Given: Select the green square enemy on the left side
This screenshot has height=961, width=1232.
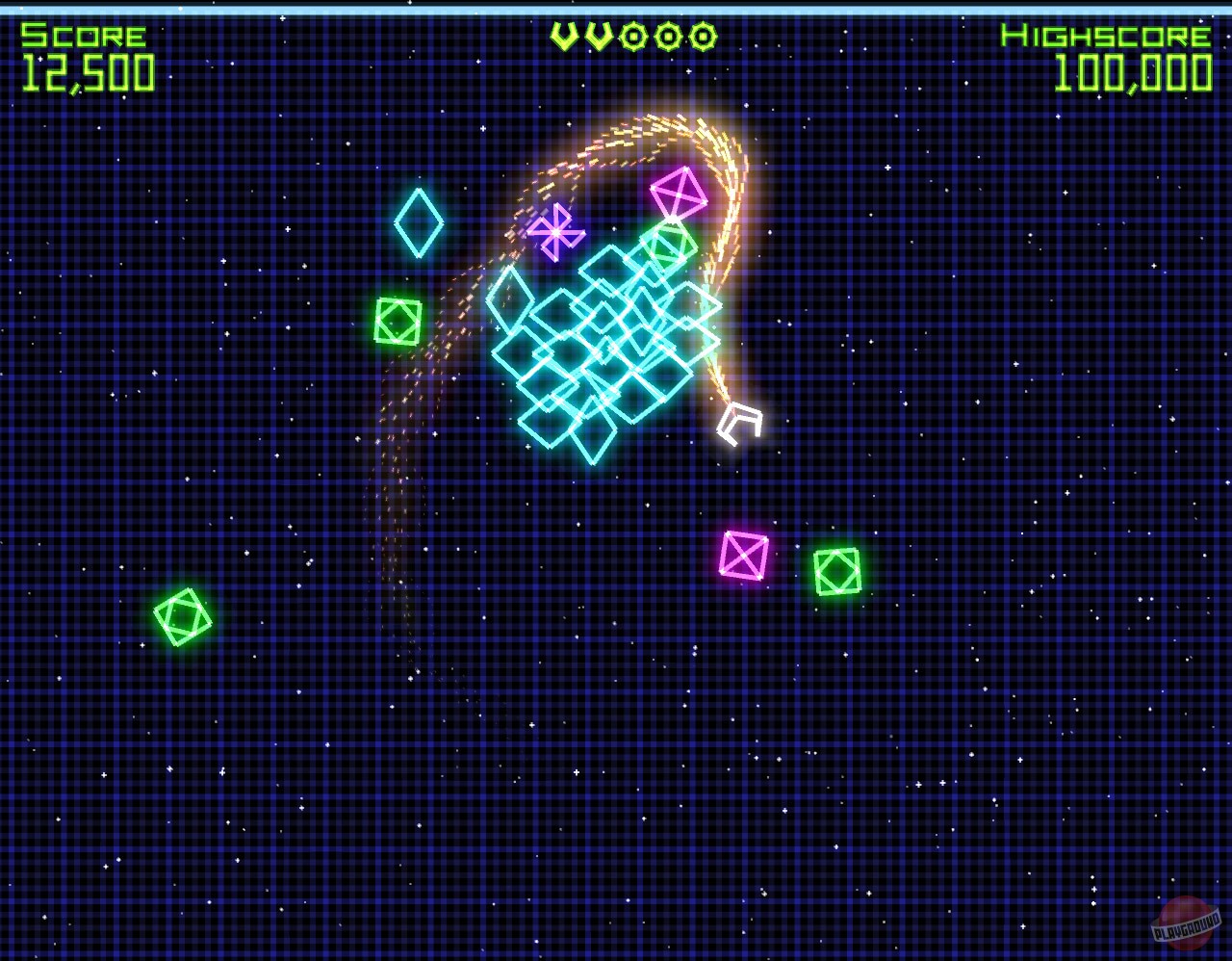Looking at the screenshot, I should point(396,322).
